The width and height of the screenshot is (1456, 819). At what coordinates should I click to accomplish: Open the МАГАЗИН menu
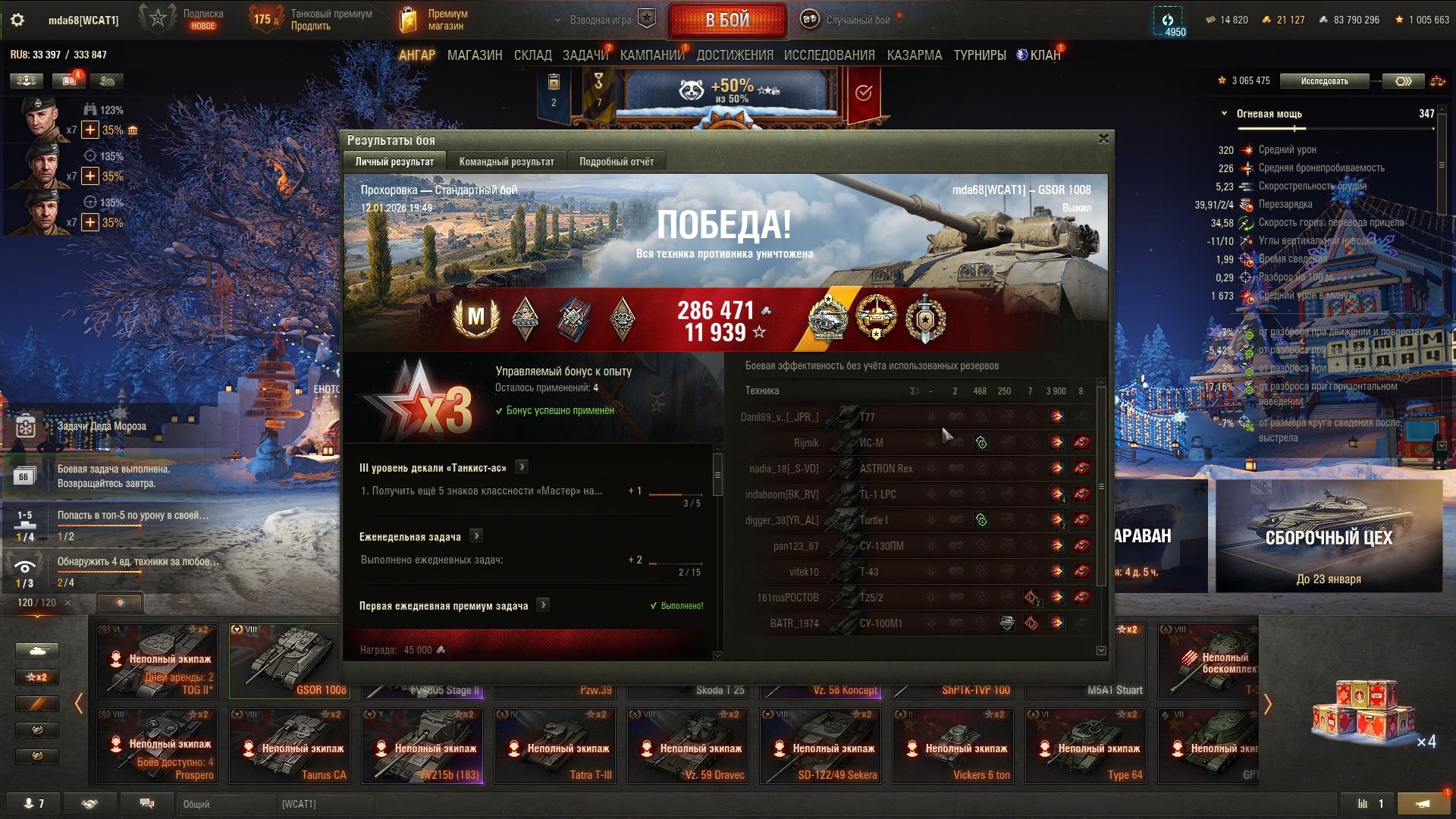coord(475,55)
